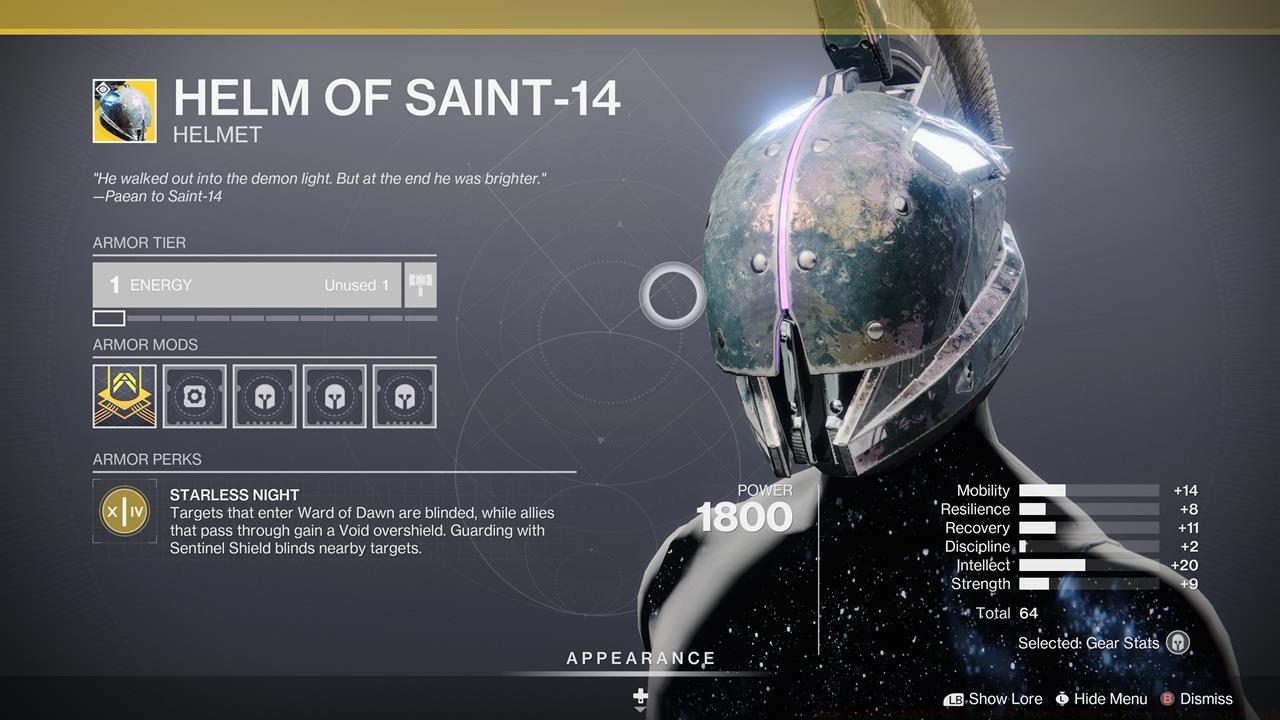Select the shader mod socket

pos(194,396)
